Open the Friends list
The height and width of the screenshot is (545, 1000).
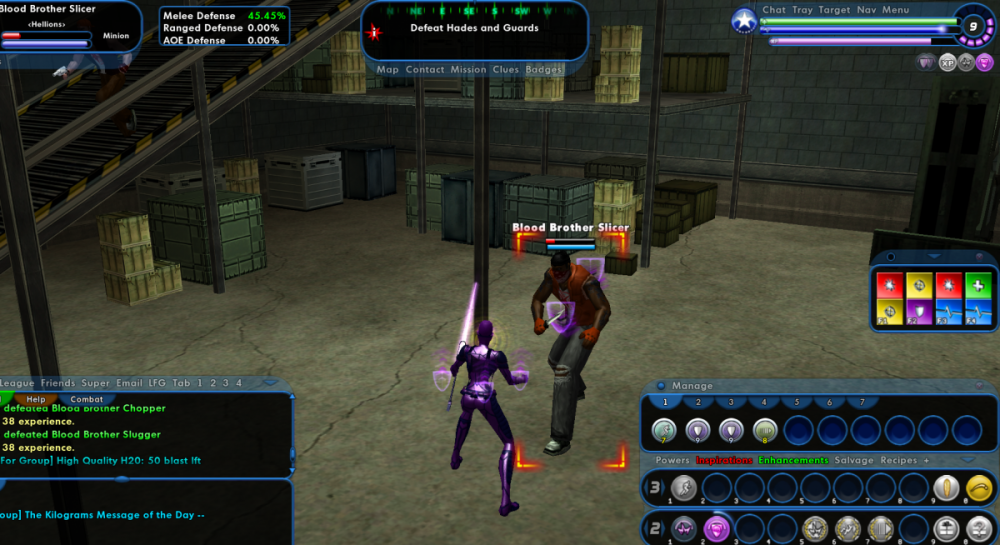[58, 383]
